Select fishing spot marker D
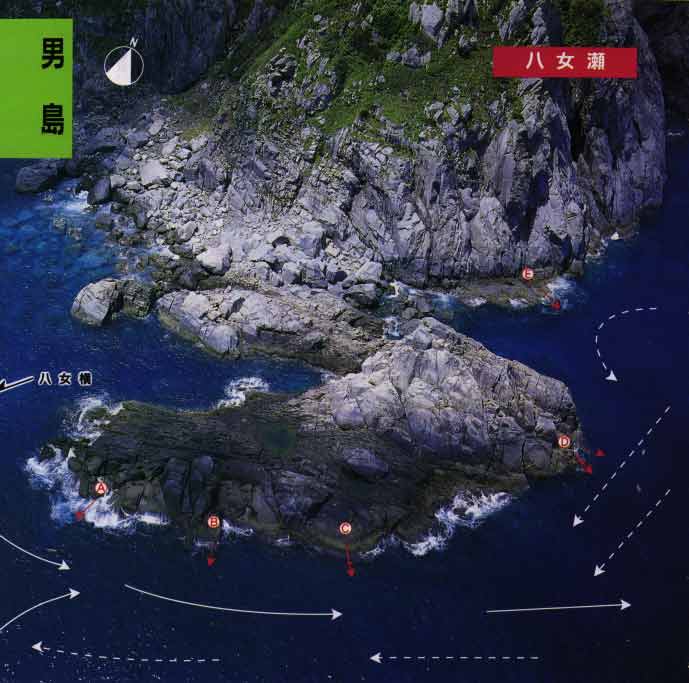This screenshot has height=683, width=689. [564, 441]
